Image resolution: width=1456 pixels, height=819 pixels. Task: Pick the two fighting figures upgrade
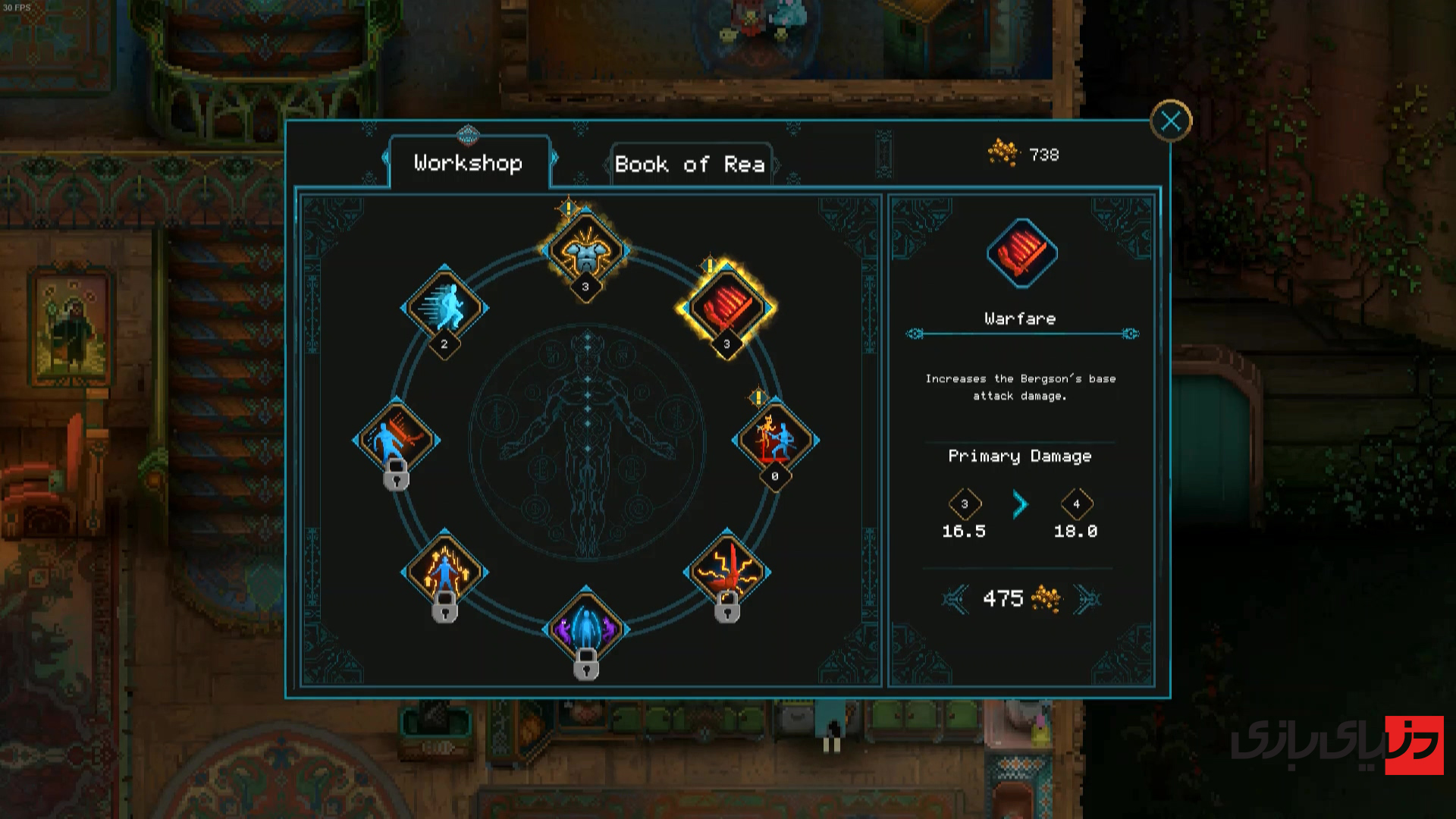click(x=774, y=439)
